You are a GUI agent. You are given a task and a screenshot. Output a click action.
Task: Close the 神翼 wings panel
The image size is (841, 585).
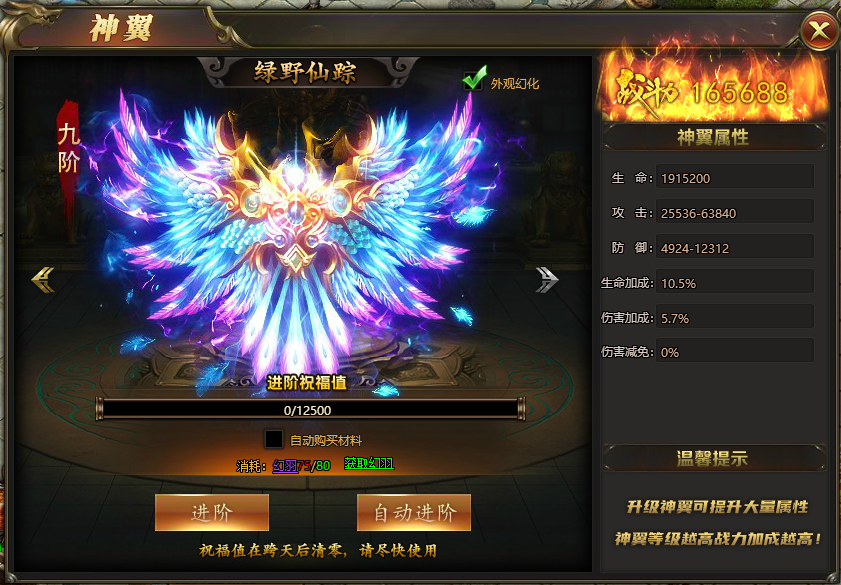[819, 32]
